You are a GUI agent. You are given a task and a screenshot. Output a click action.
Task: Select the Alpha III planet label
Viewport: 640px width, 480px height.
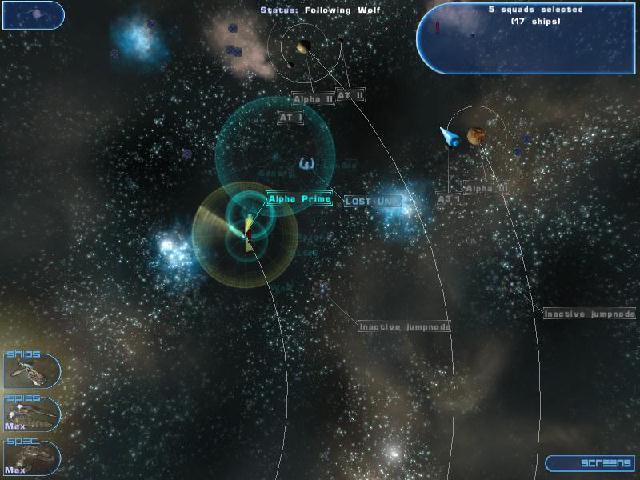pos(486,188)
